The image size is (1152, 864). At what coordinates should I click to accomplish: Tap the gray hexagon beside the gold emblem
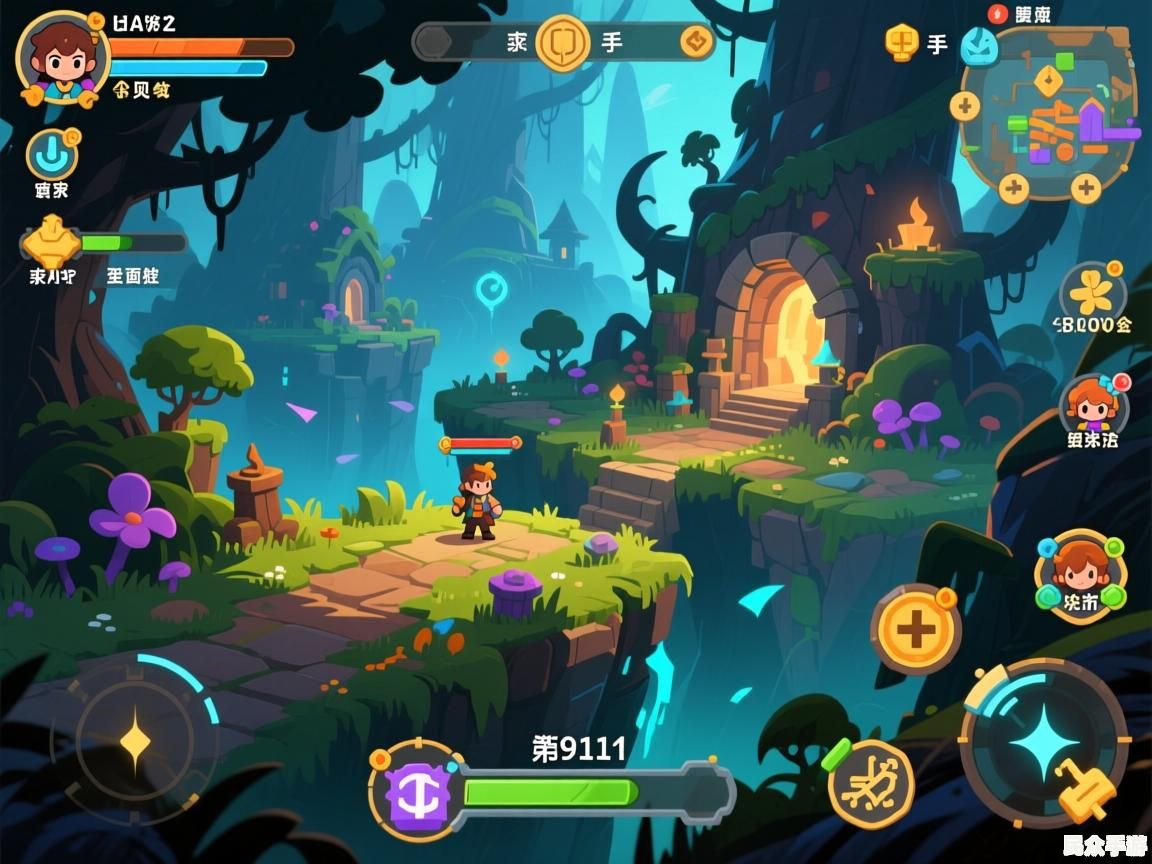click(434, 42)
